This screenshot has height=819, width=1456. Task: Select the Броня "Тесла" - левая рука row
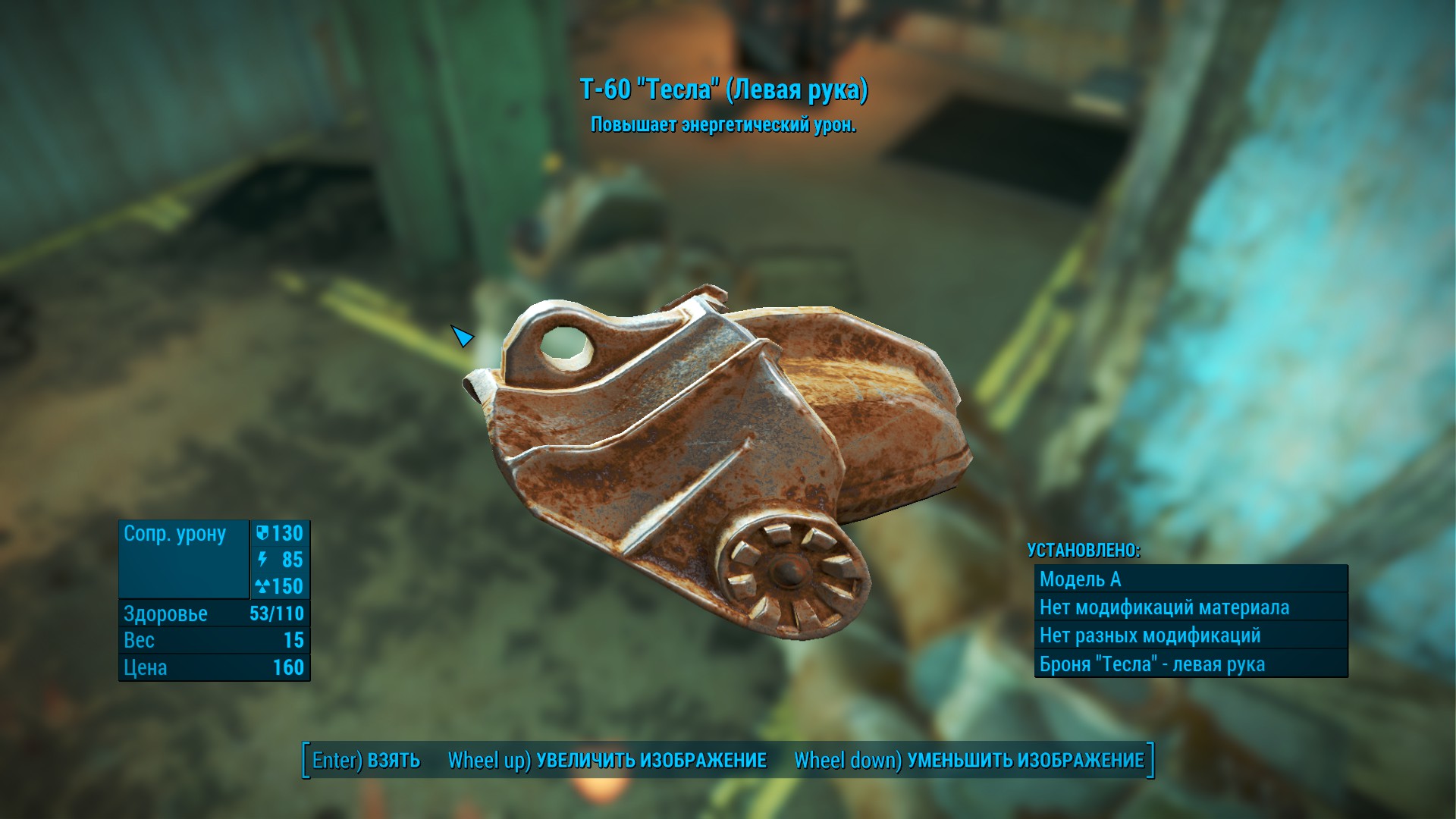(x=1190, y=664)
